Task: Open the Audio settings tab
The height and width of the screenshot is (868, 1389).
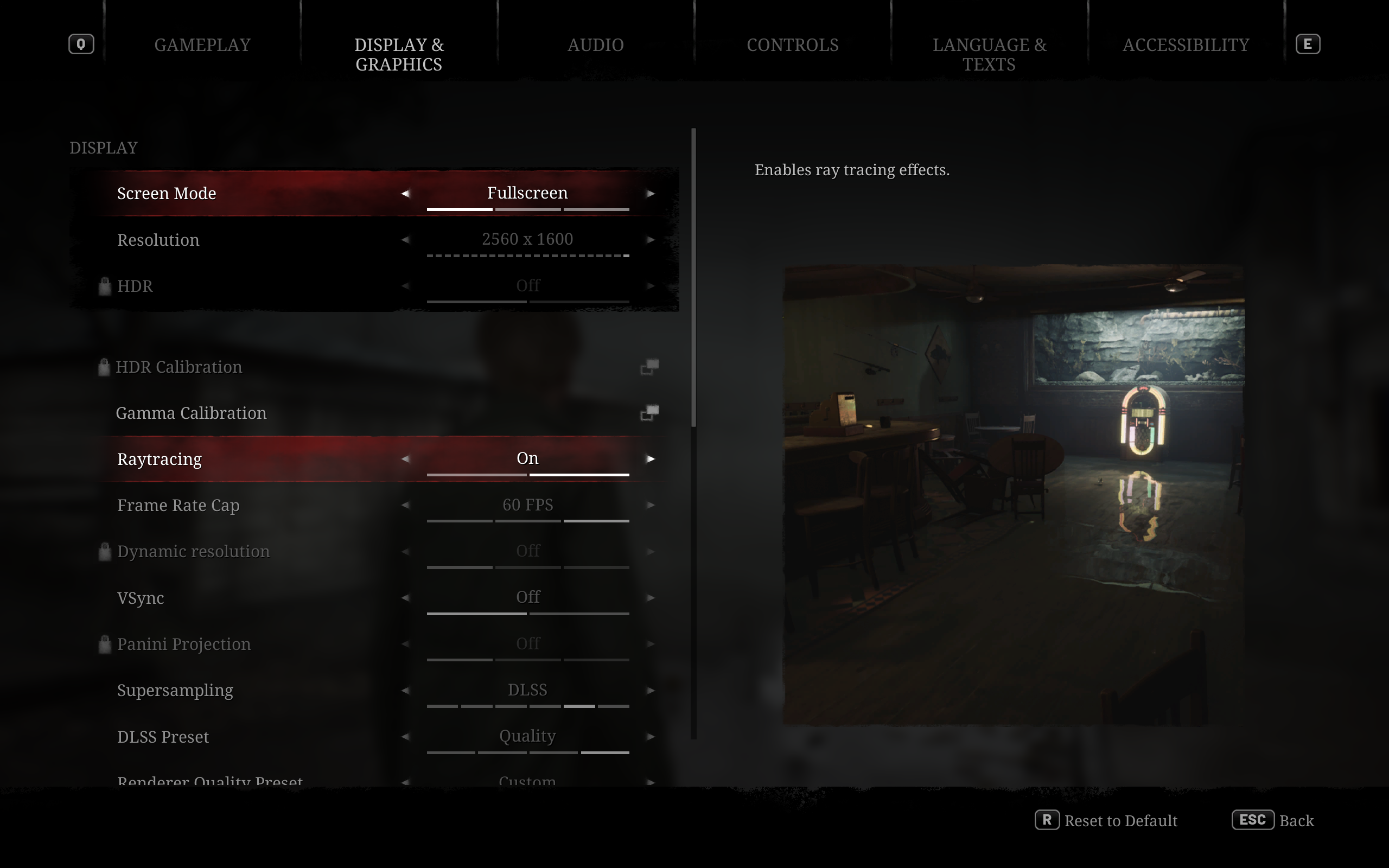Action: tap(595, 45)
